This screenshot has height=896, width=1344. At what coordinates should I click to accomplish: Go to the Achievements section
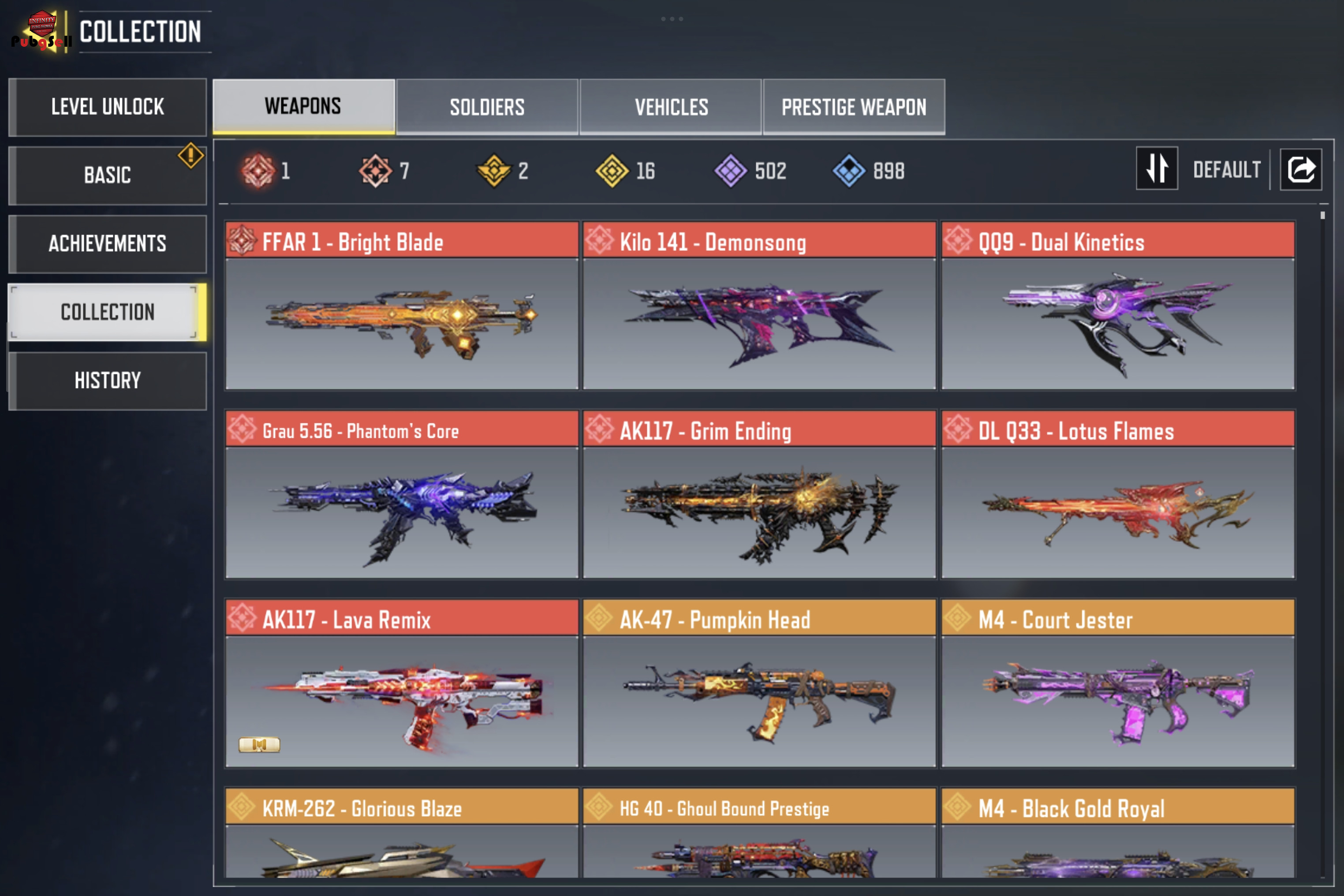pos(108,243)
